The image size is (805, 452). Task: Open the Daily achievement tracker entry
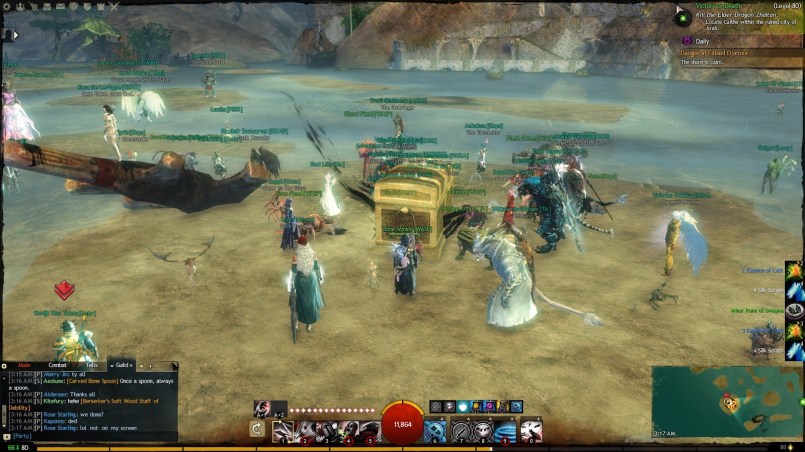pyautogui.click(x=703, y=41)
